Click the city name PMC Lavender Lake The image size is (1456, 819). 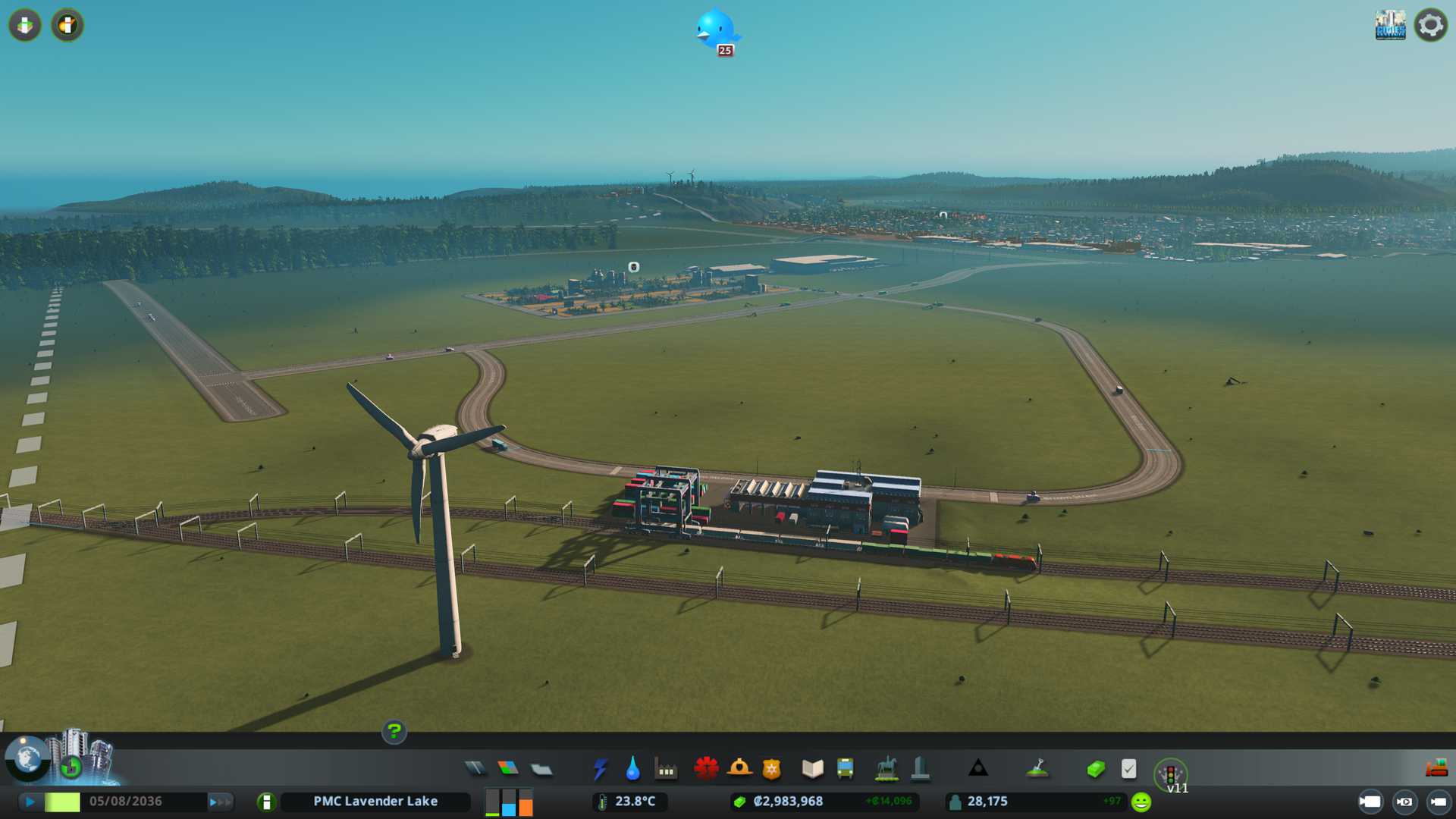point(375,802)
